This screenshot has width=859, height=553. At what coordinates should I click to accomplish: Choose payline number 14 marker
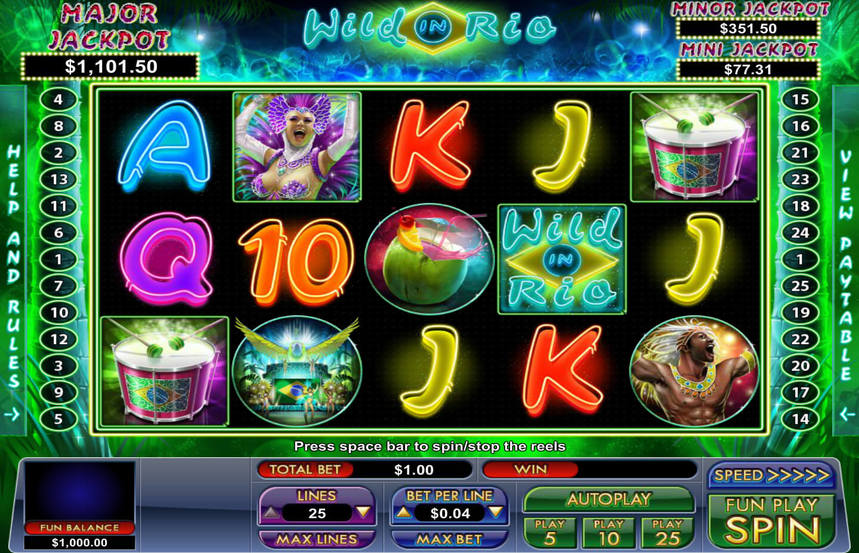click(x=799, y=420)
